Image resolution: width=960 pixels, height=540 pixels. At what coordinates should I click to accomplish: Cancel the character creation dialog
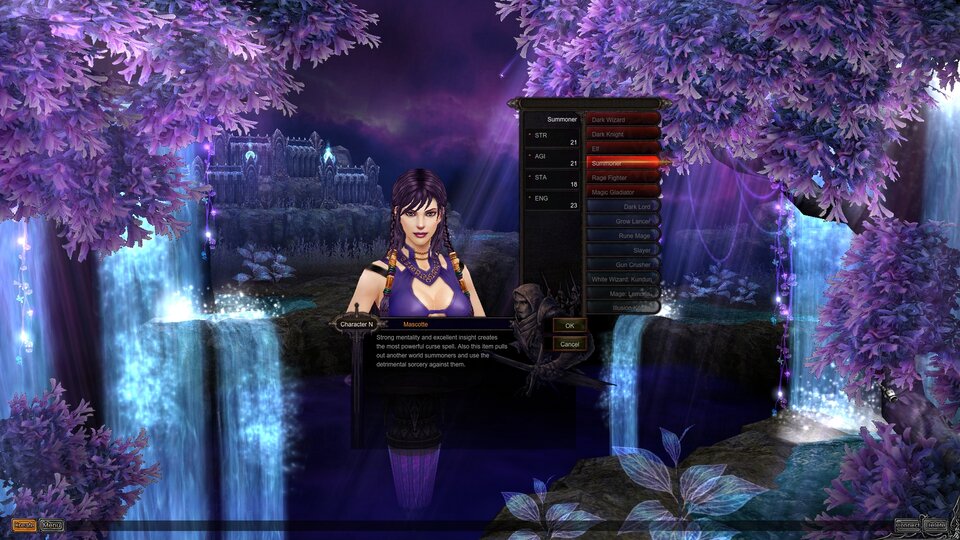coord(569,344)
